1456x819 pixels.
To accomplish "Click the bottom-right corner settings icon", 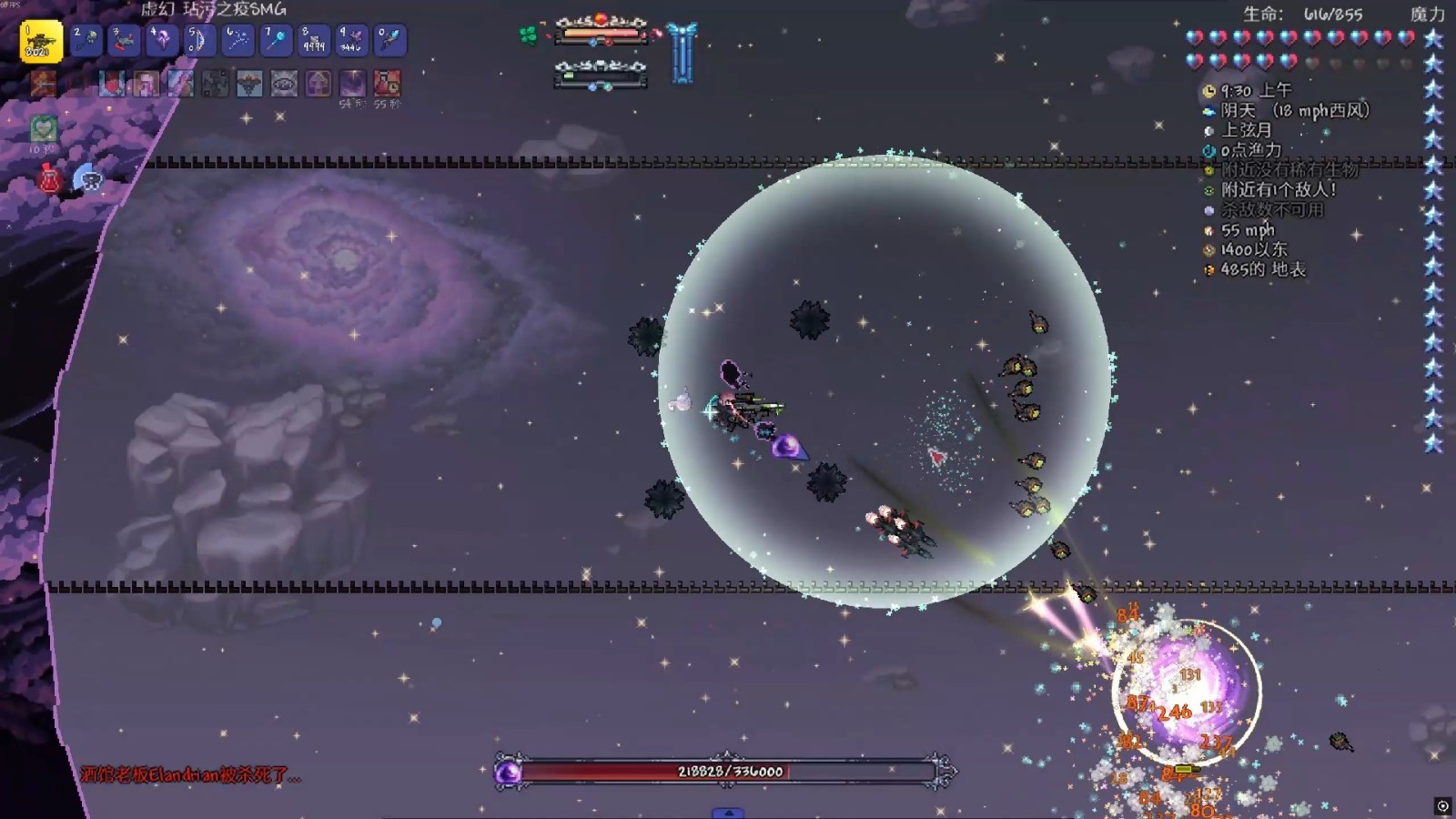I will (x=1442, y=805).
